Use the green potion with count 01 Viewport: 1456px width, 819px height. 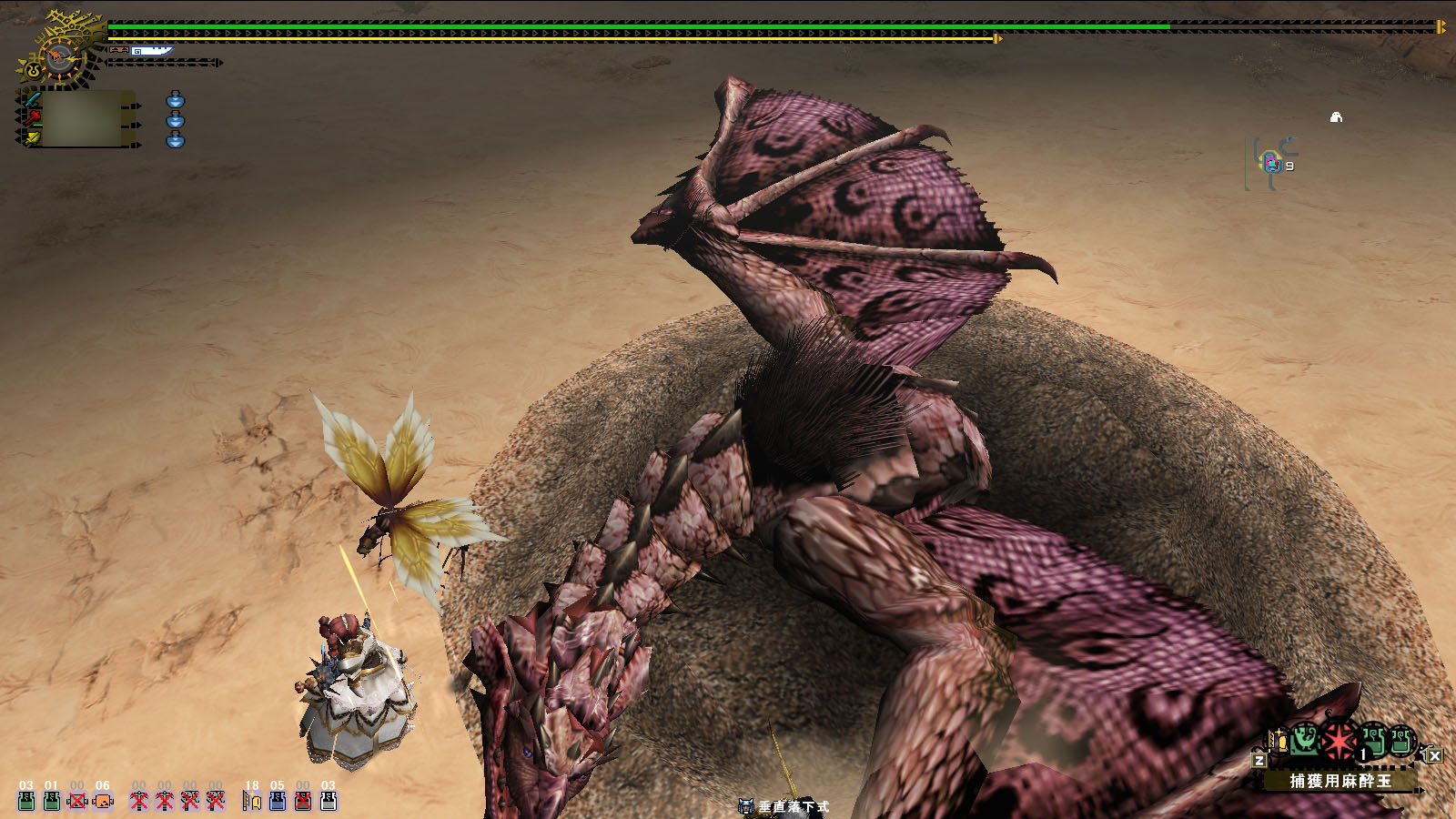(x=51, y=799)
